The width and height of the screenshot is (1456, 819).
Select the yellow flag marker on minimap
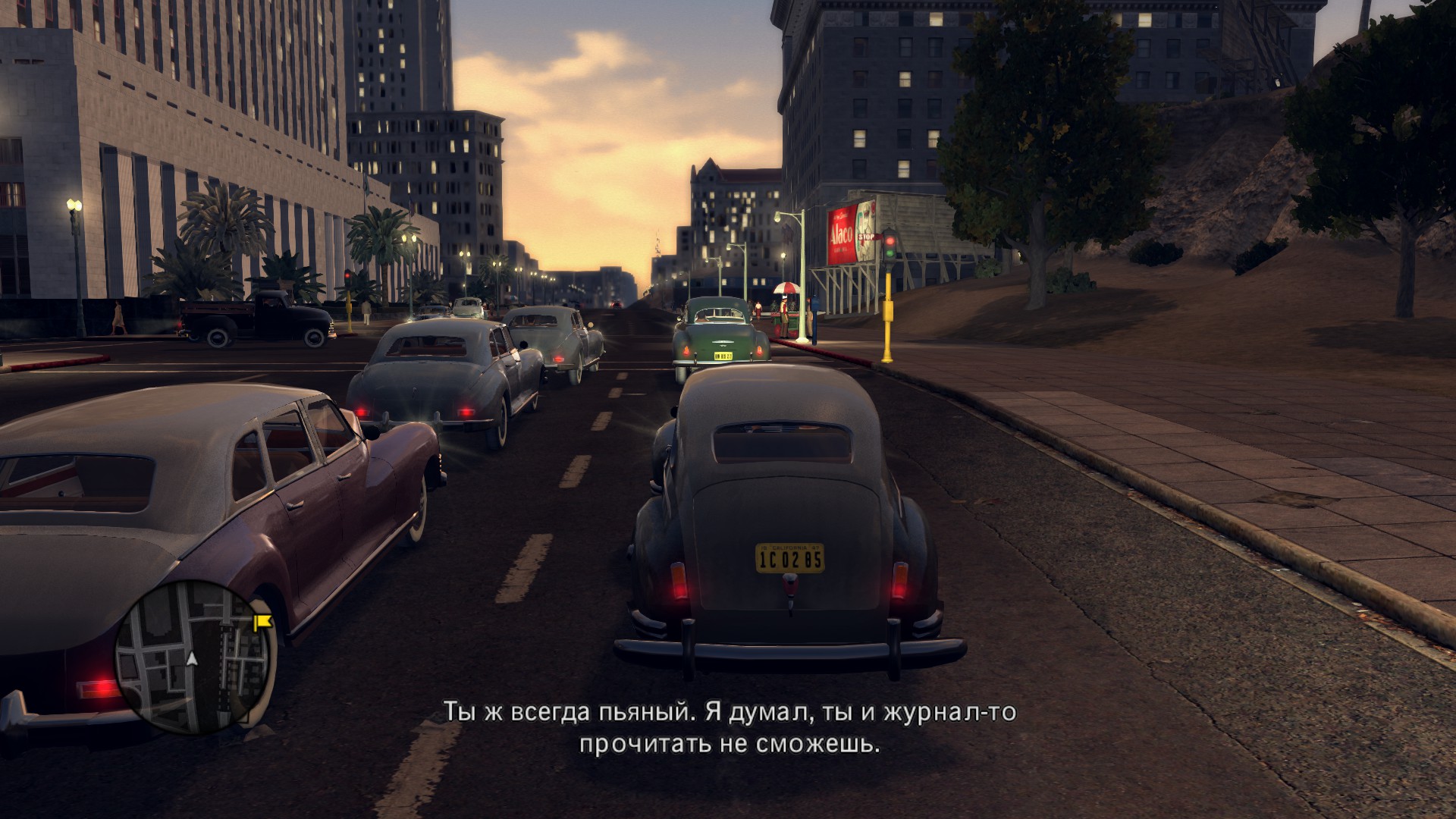[262, 623]
